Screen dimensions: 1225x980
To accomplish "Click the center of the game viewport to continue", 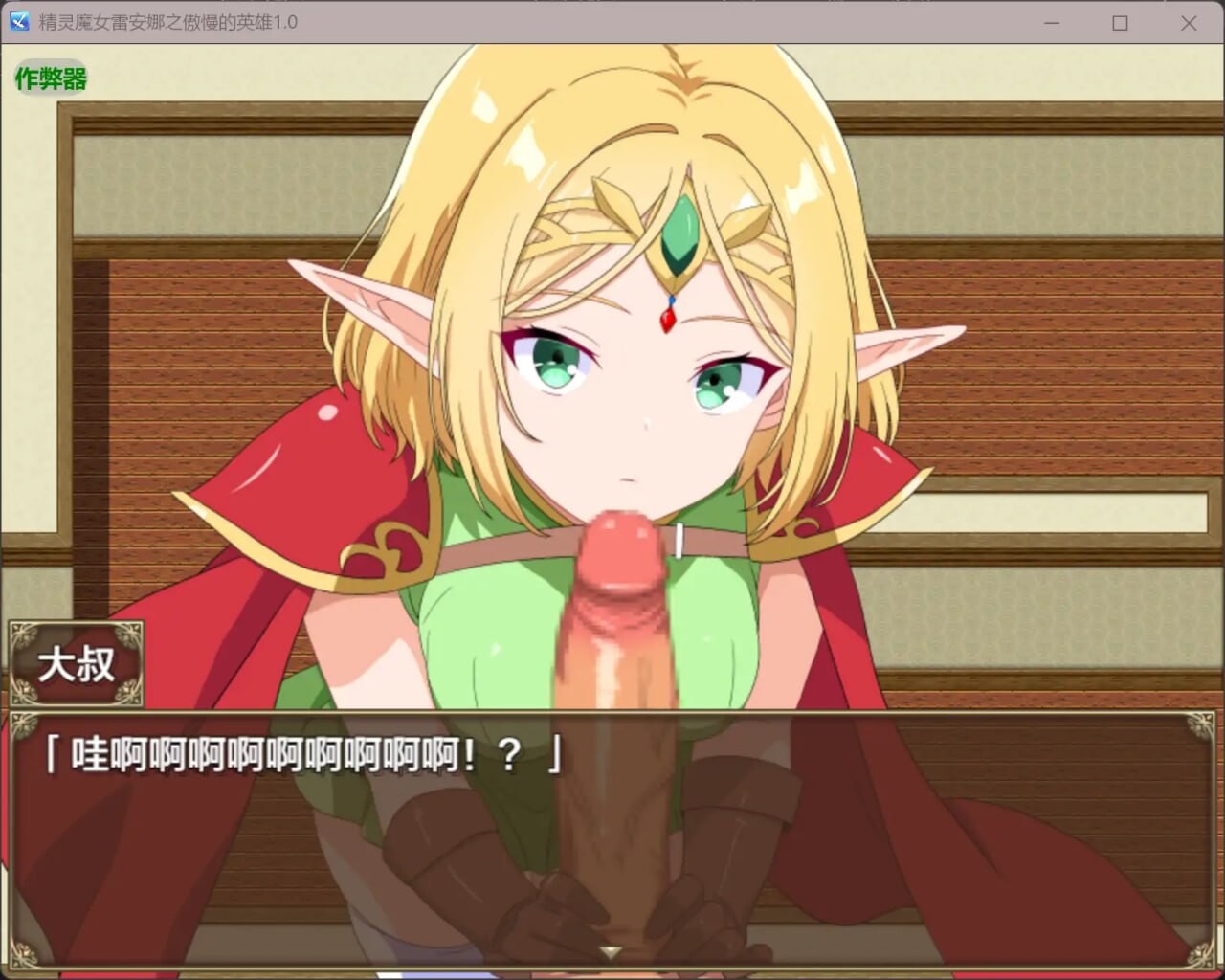I will [x=612, y=383].
